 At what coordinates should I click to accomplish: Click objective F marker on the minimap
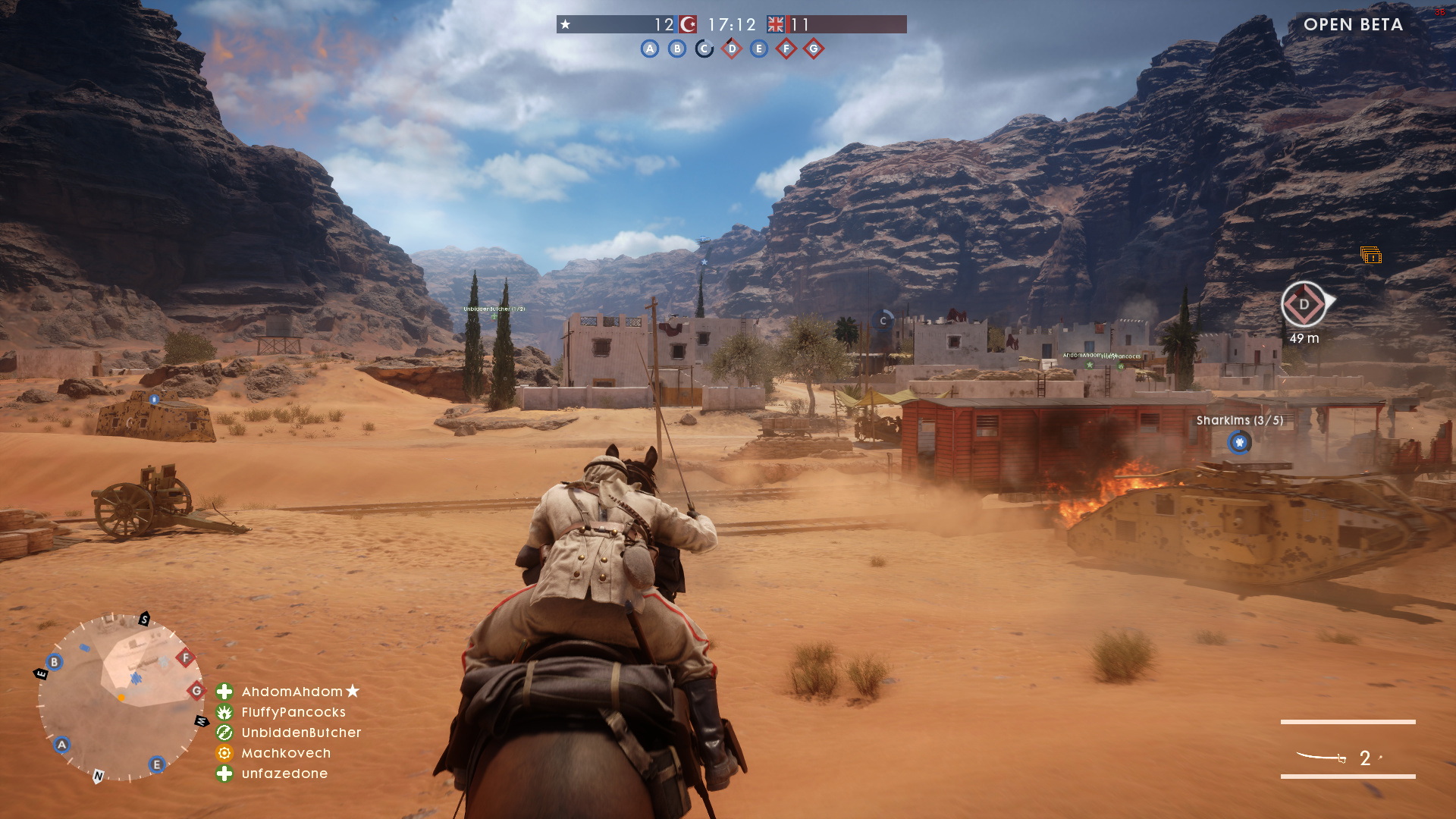click(x=186, y=657)
